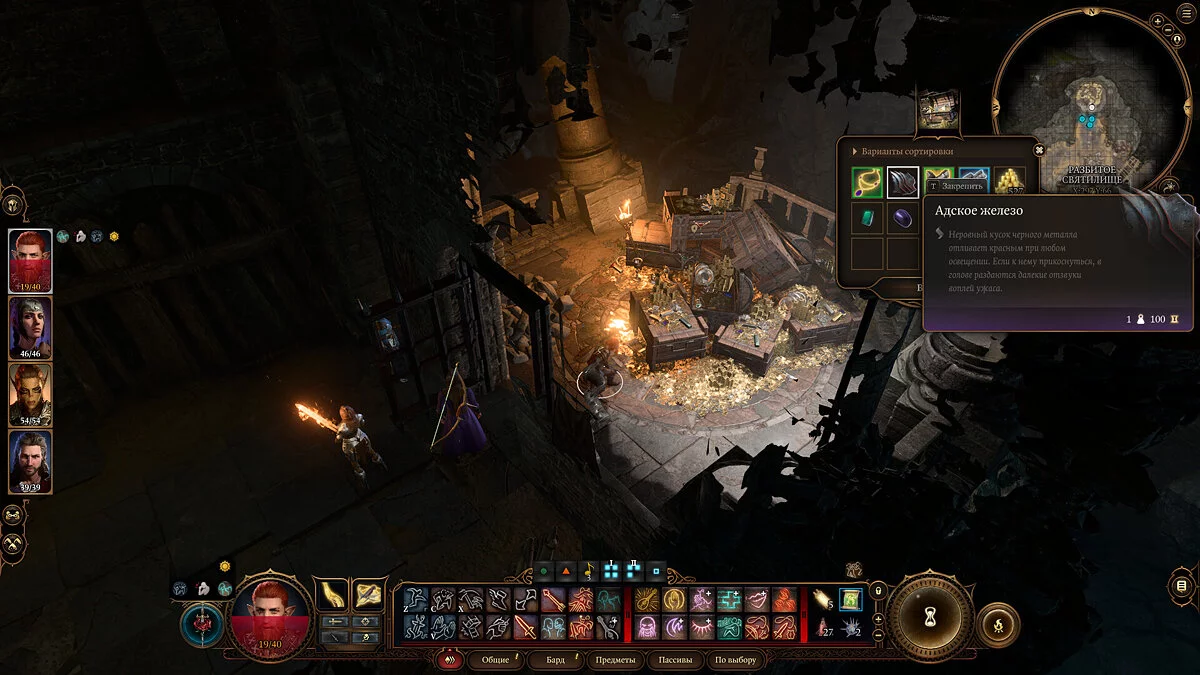1200x675 pixels.
Task: Open the По выбору custom tab
Action: [735, 660]
